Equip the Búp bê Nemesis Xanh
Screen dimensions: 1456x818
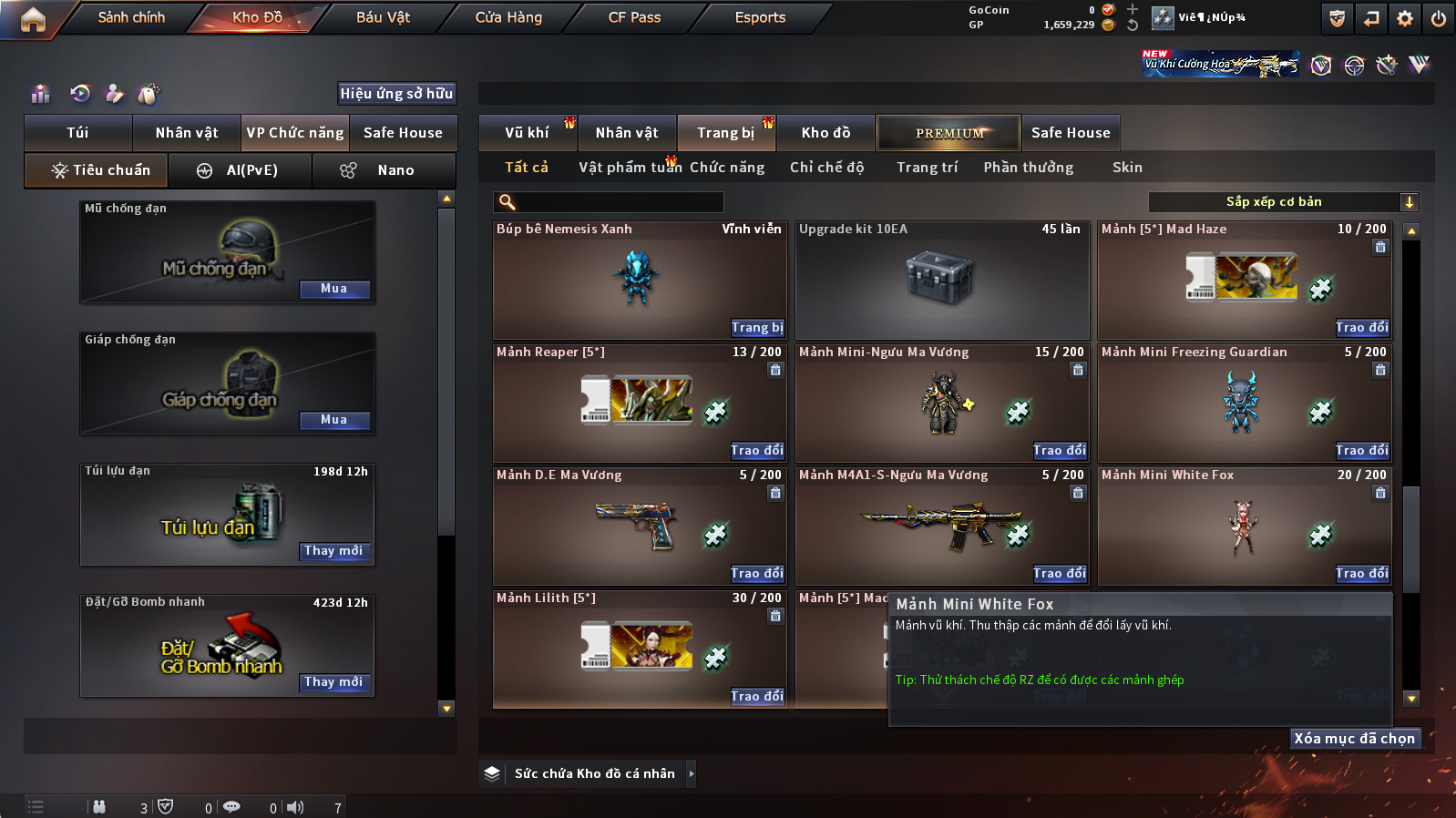(x=757, y=328)
